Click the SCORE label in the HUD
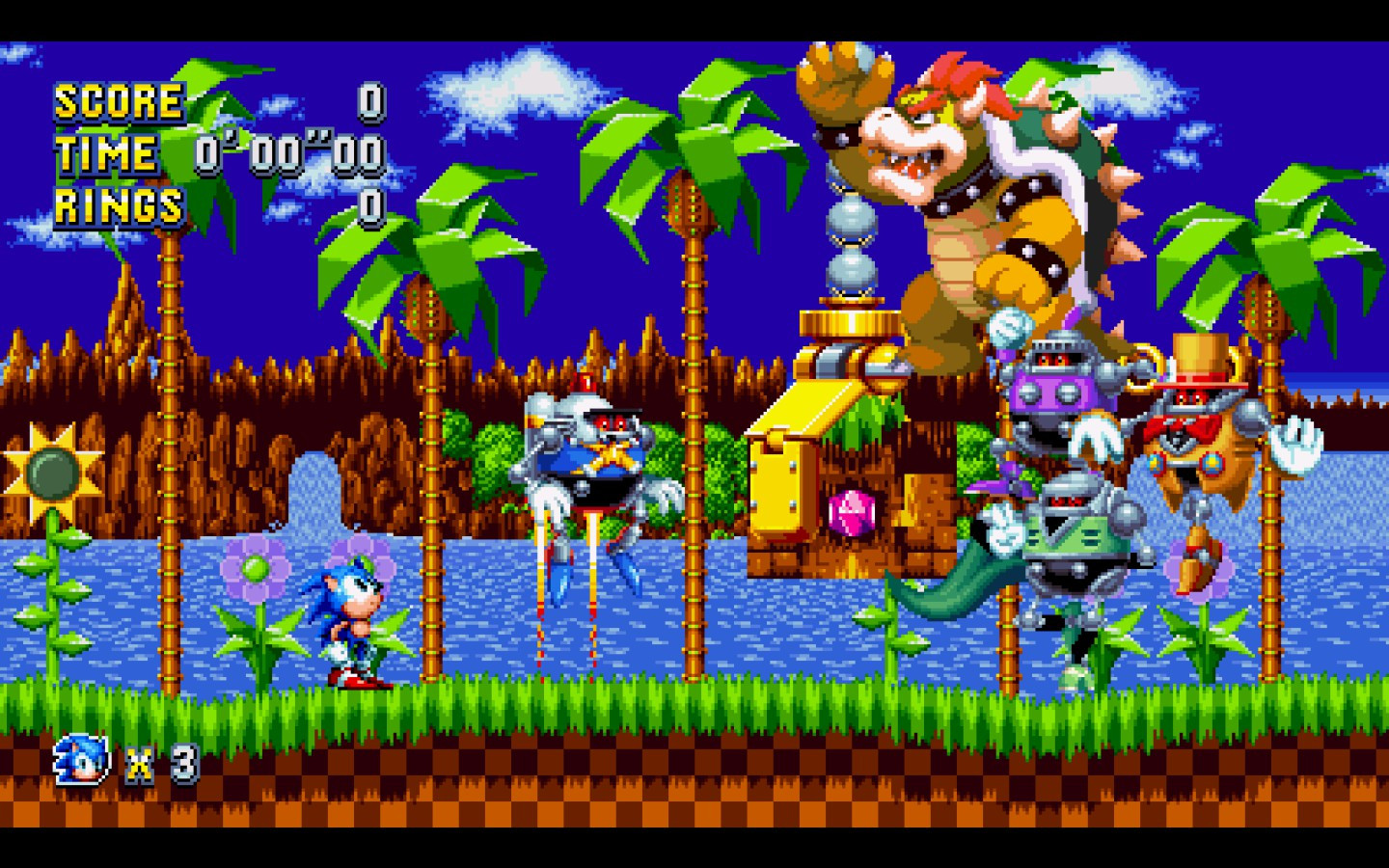 (119, 100)
